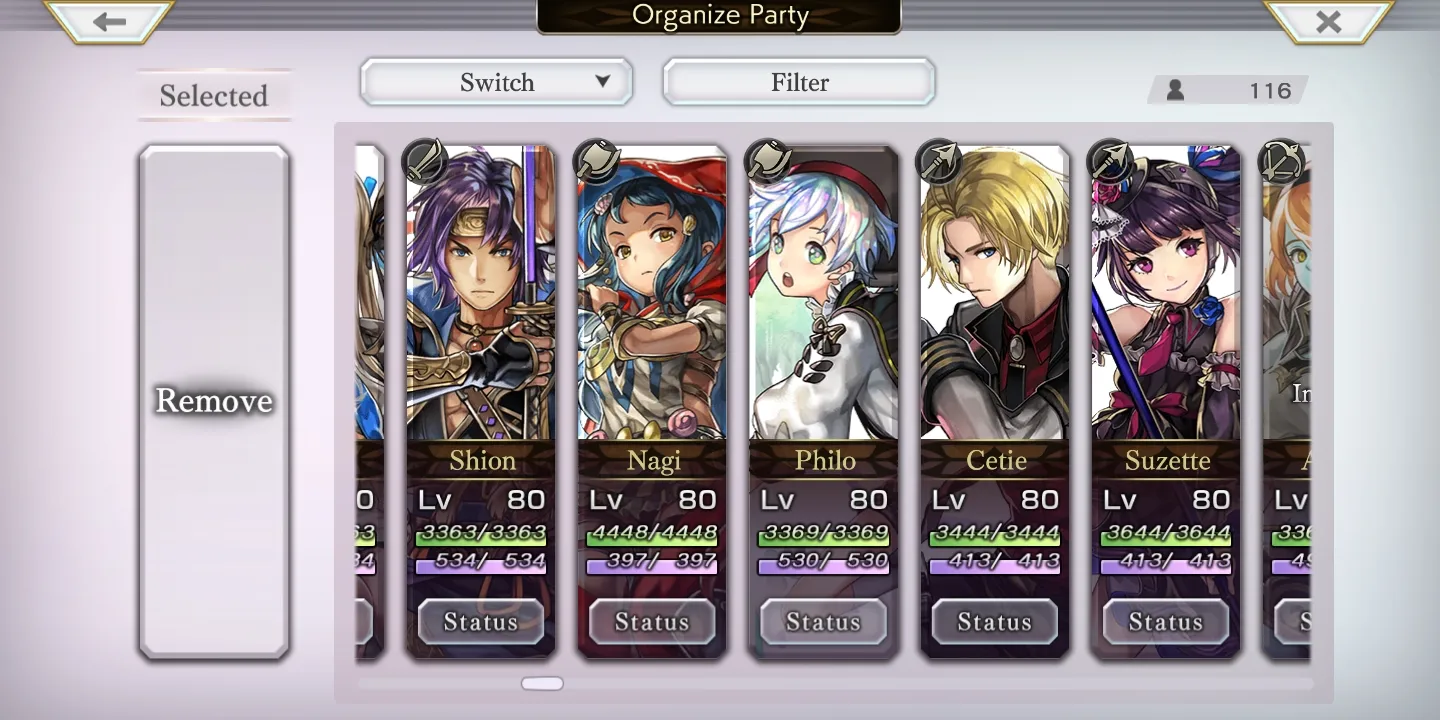Close the Organize Party screen
The width and height of the screenshot is (1440, 720).
[x=1328, y=21]
